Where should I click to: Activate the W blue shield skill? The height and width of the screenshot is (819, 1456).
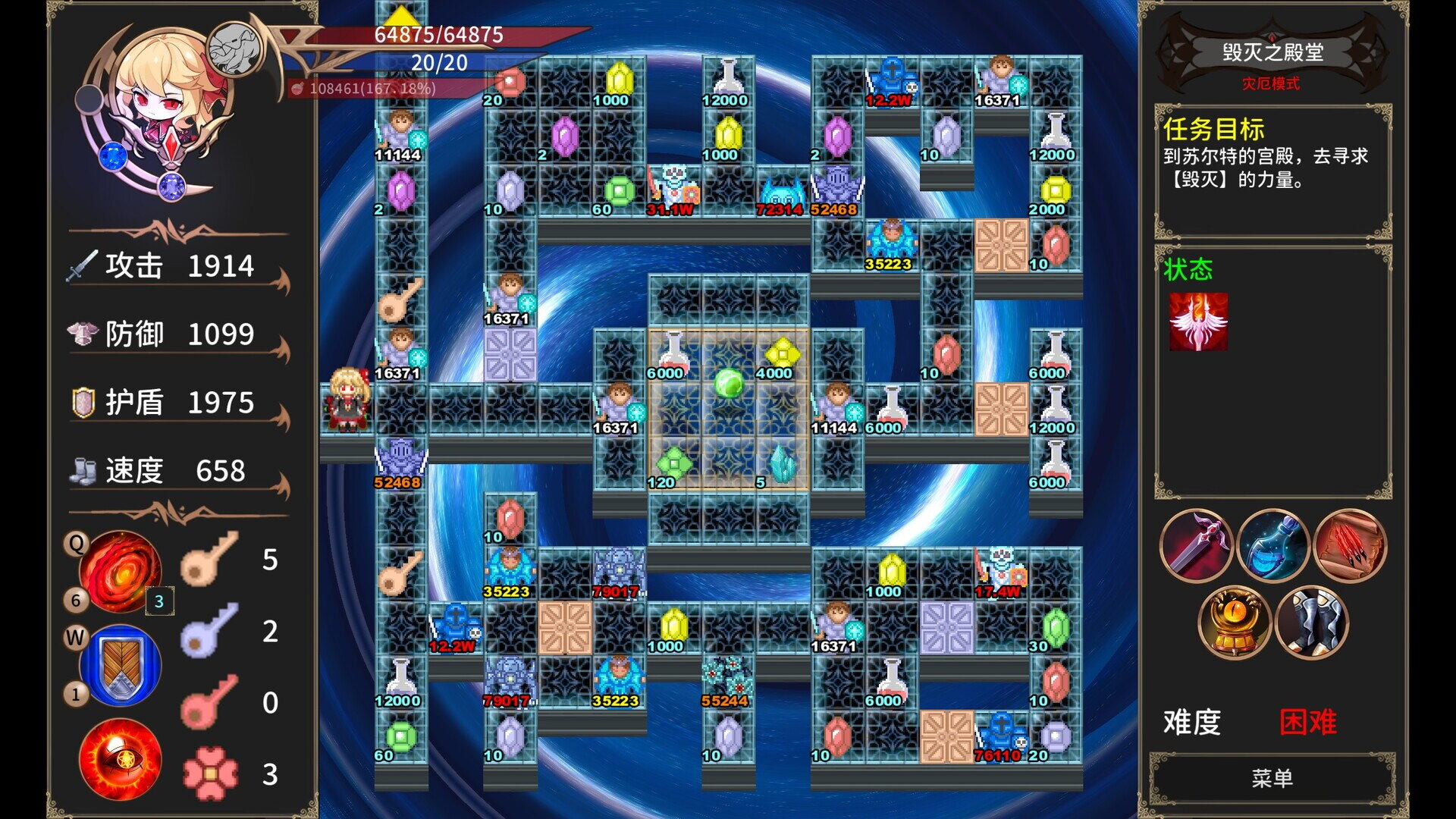120,665
